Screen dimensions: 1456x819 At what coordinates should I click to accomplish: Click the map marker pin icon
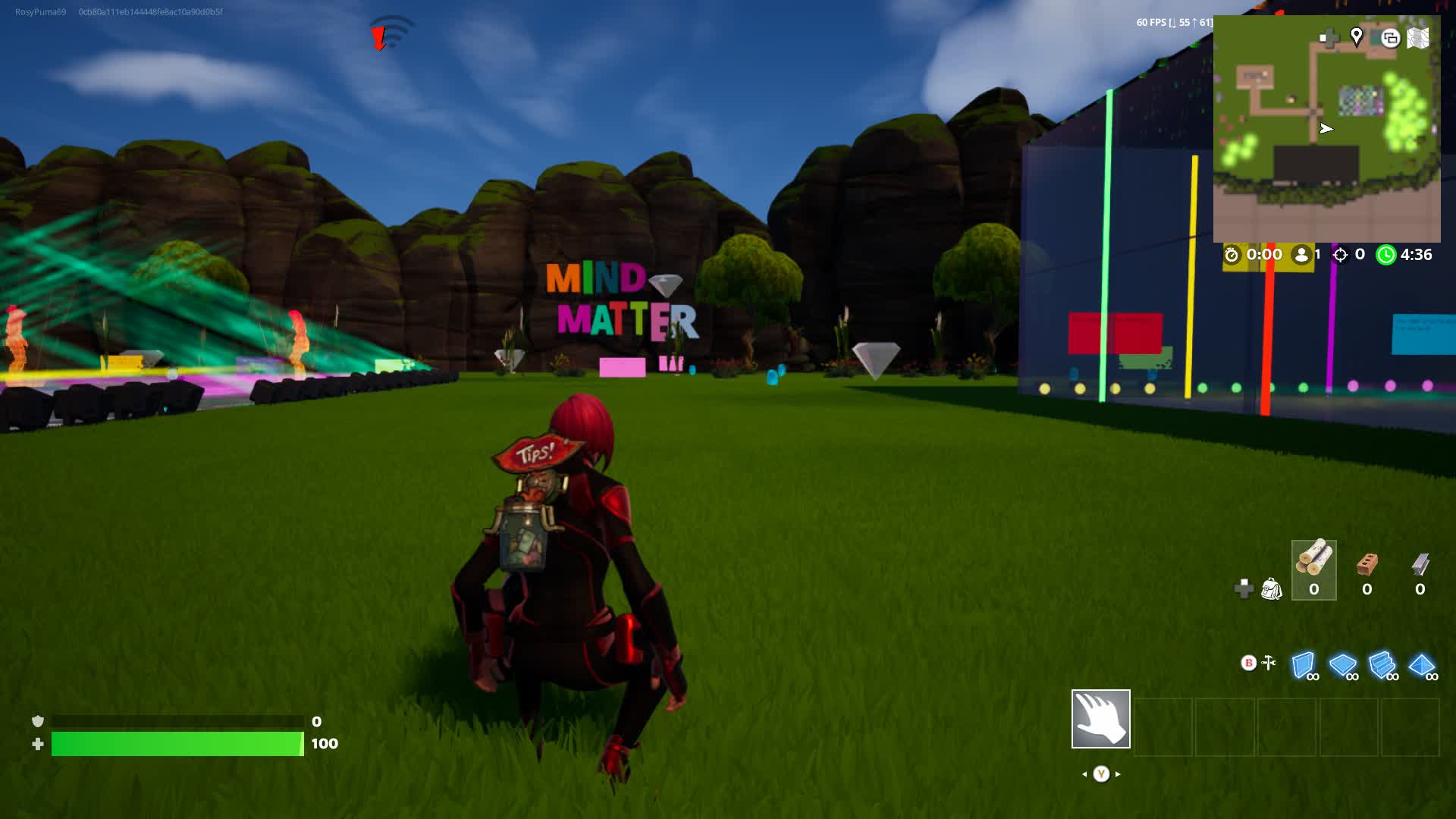[1357, 36]
